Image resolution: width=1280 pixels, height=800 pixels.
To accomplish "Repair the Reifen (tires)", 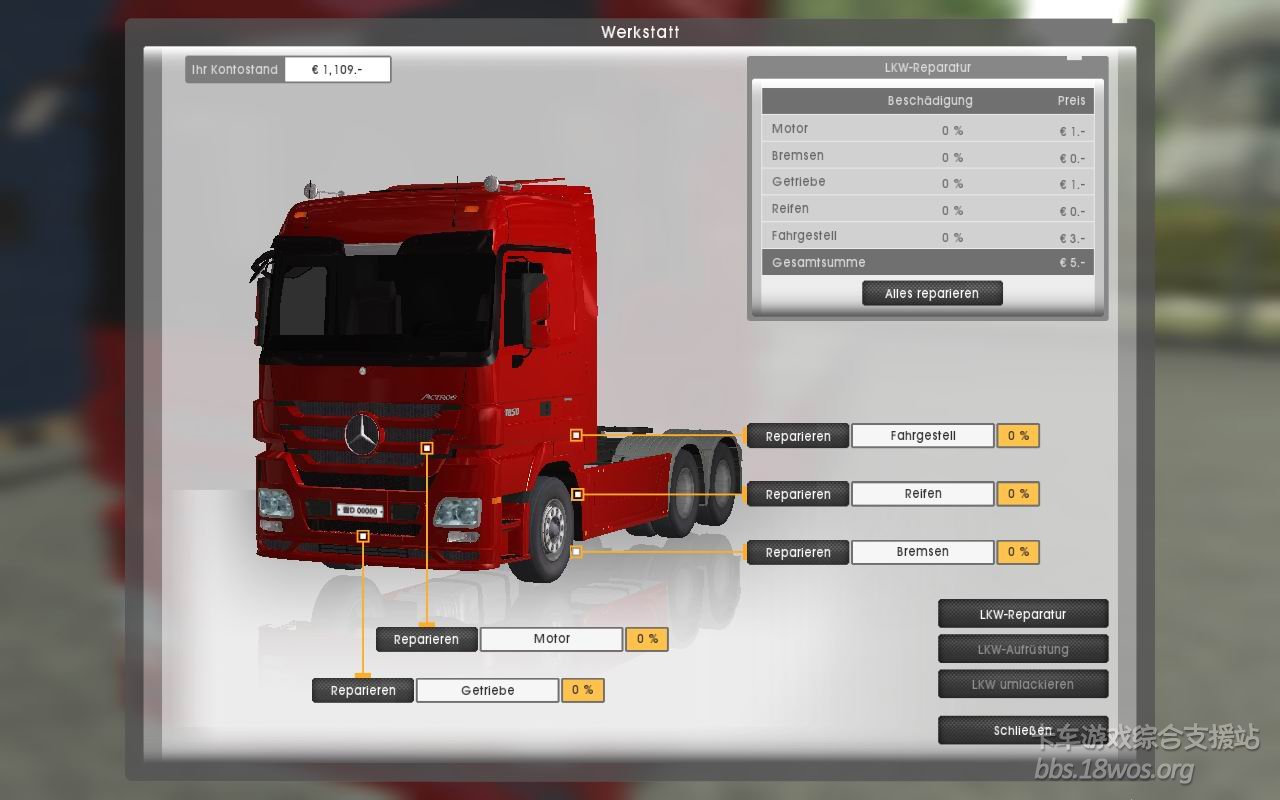I will [x=797, y=494].
